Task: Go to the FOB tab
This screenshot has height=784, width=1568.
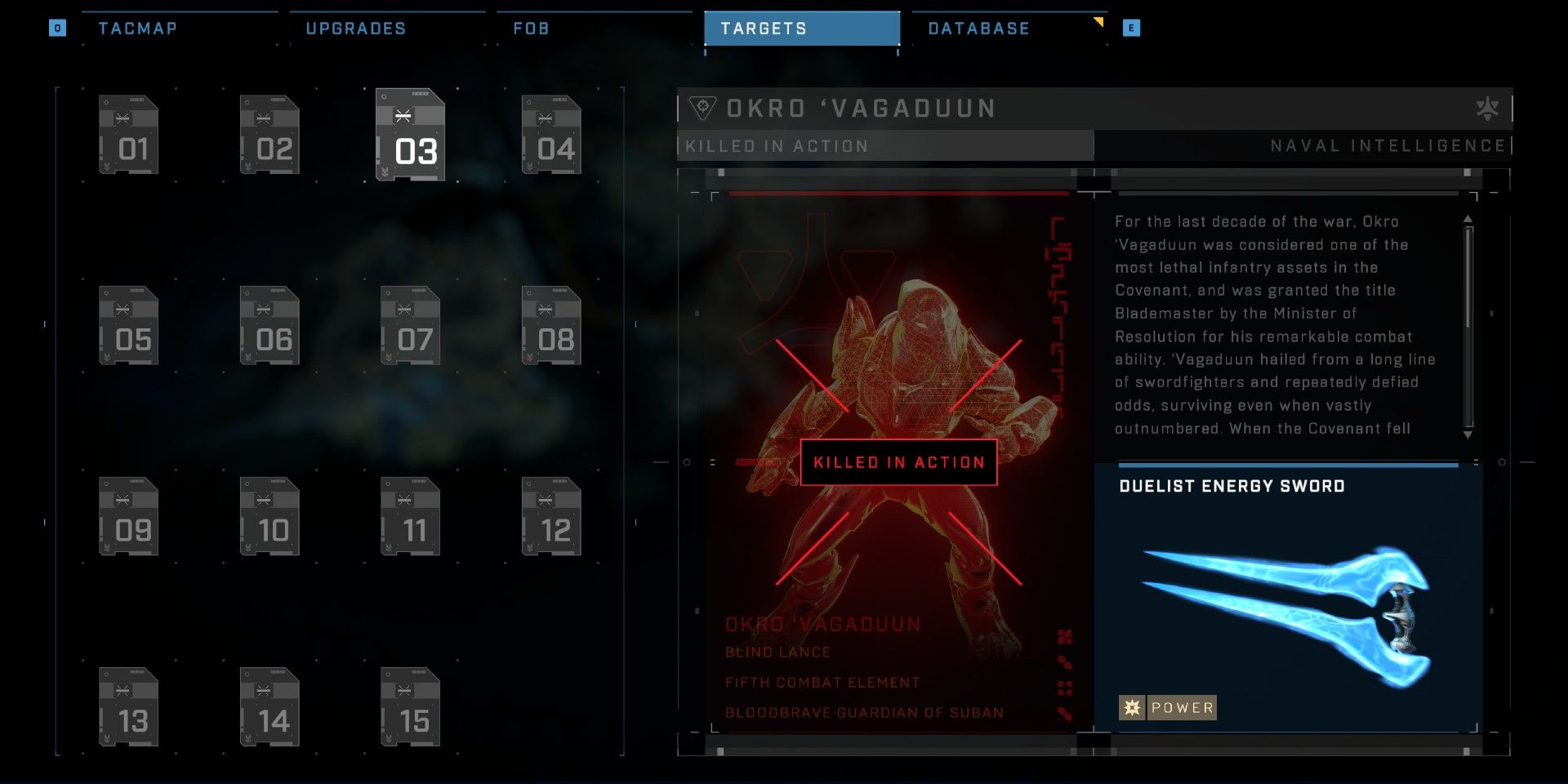Action: point(531,29)
